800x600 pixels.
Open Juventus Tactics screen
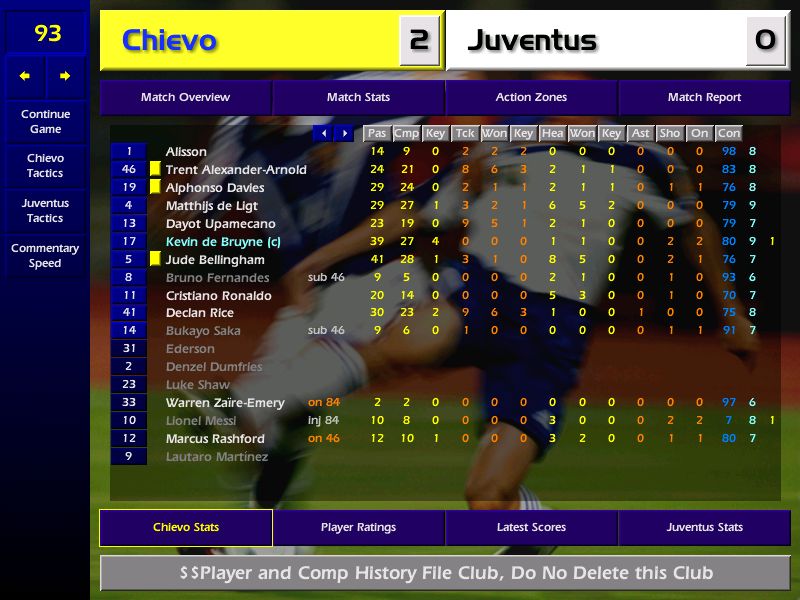click(x=45, y=210)
